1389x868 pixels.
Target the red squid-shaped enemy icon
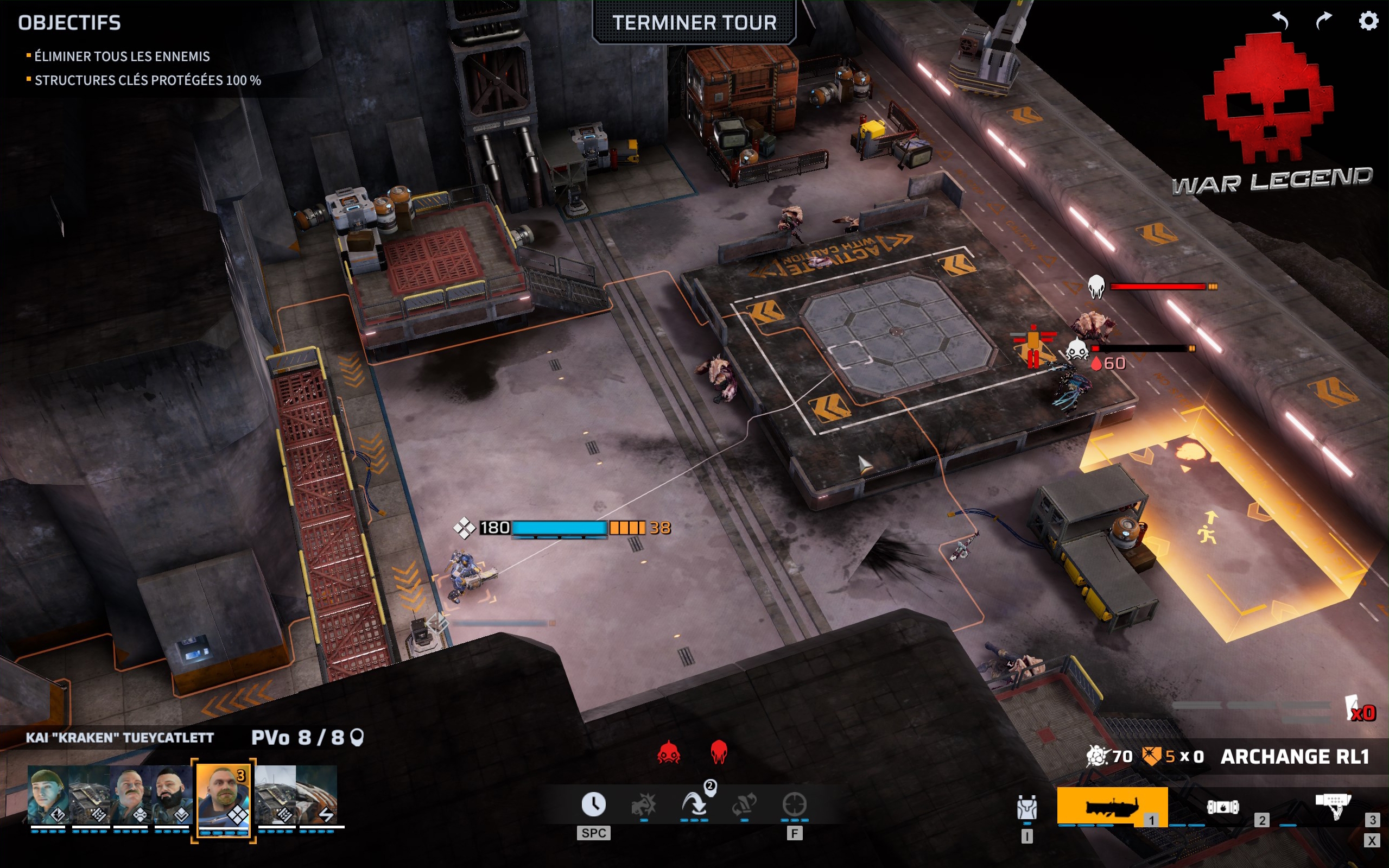point(719,752)
